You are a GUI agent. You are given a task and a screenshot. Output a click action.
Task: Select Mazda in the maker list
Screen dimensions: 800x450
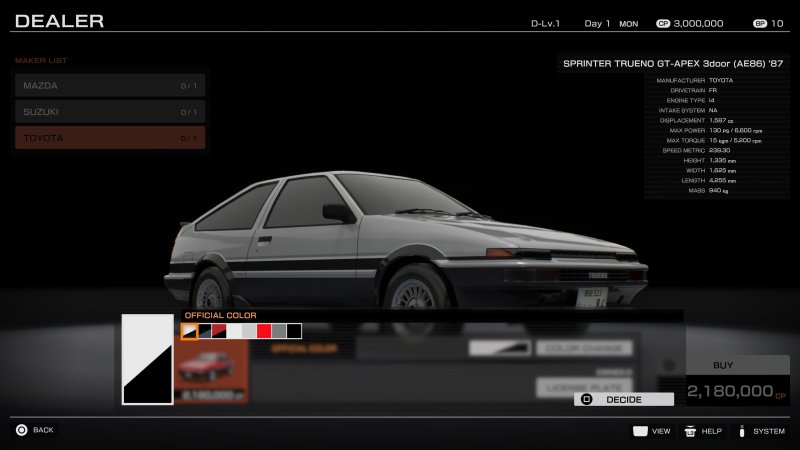pyautogui.click(x=110, y=86)
